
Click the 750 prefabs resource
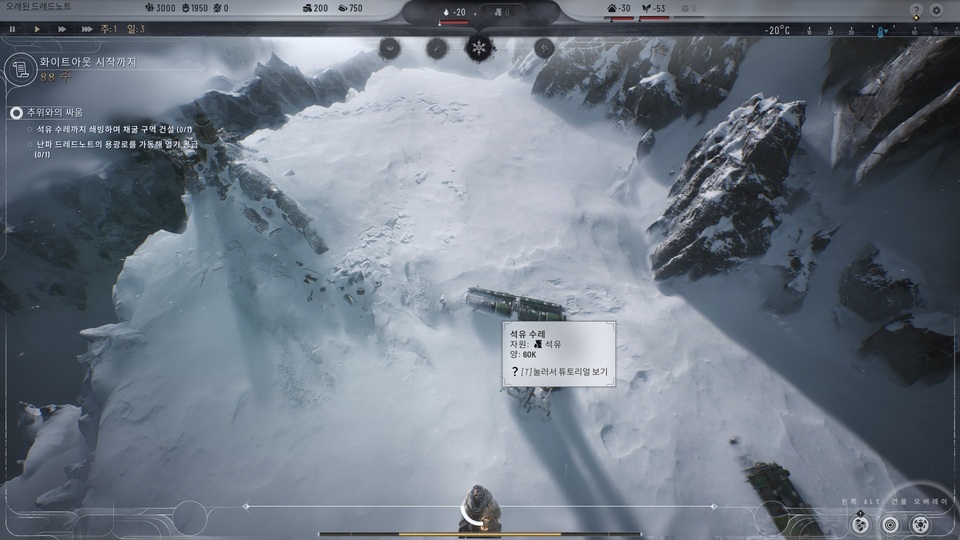[x=349, y=9]
